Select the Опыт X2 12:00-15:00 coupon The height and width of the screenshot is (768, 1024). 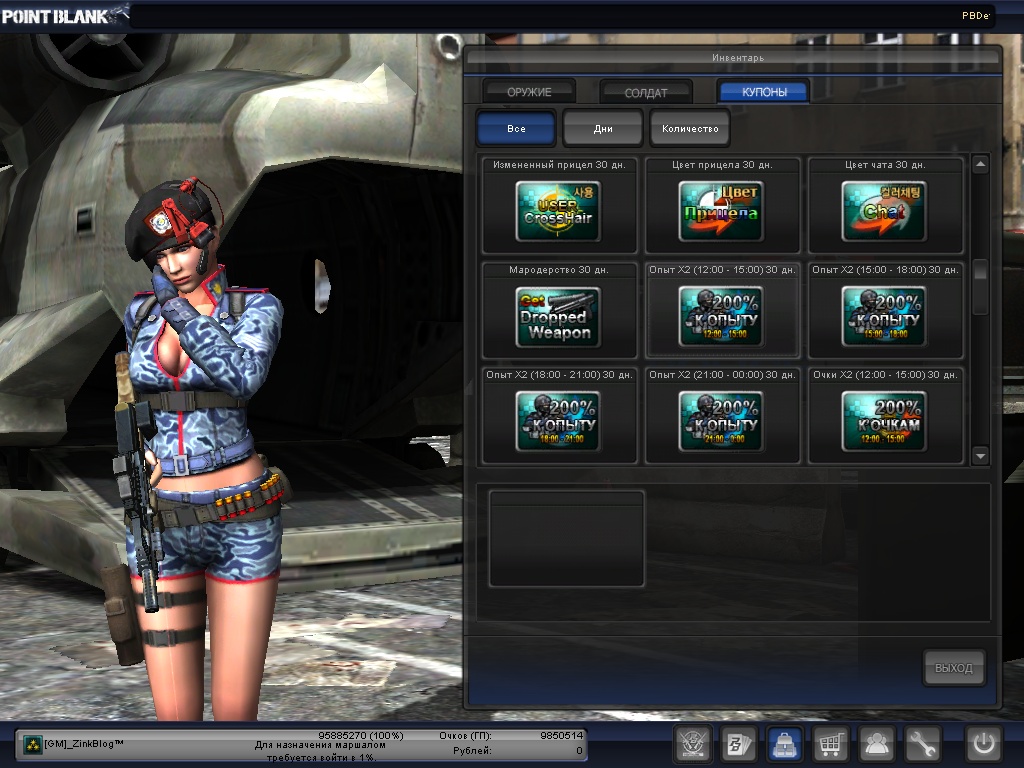coord(721,317)
